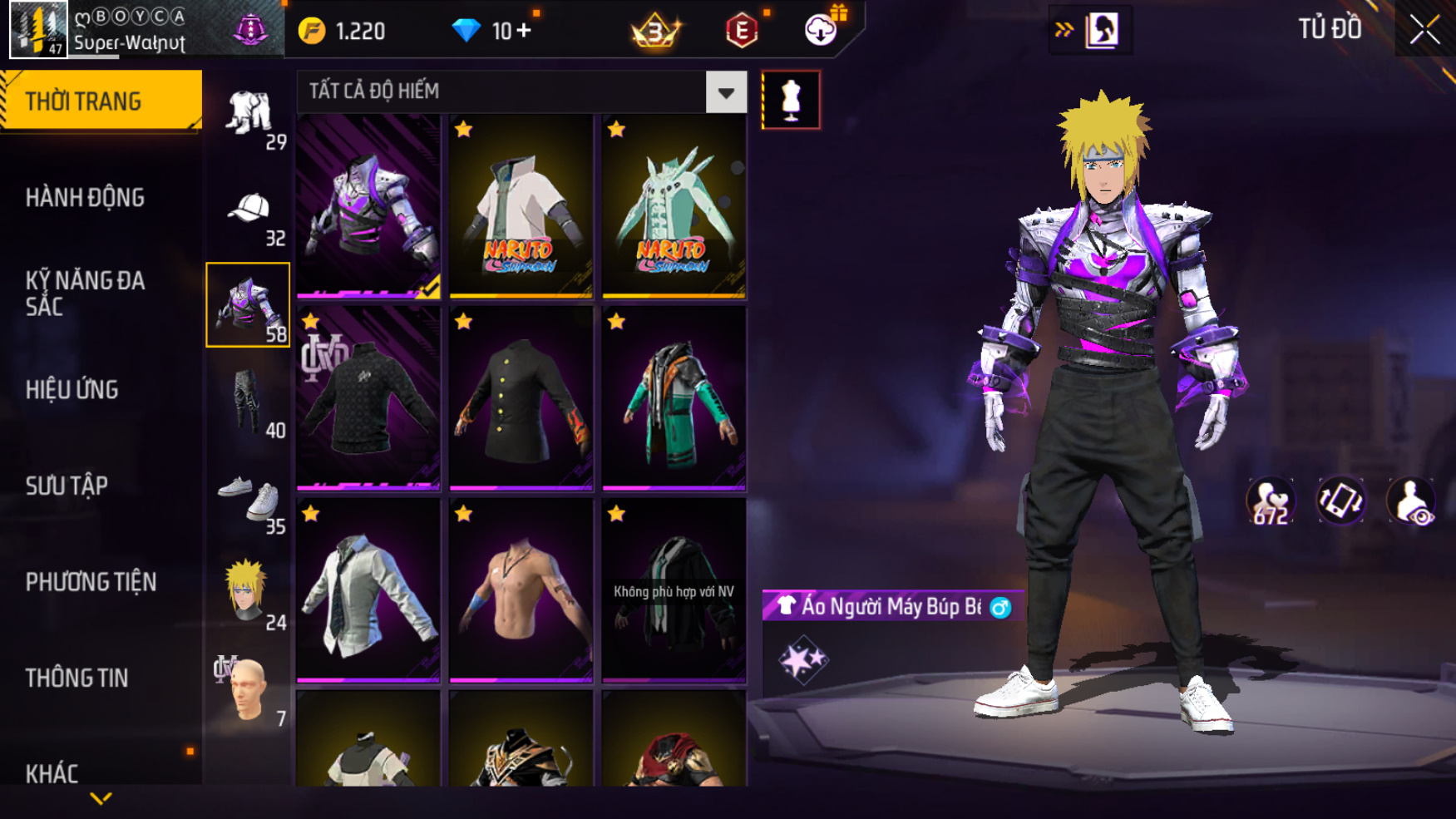The height and width of the screenshot is (819, 1456).
Task: Open the Sưu Tập section
Action: pyautogui.click(x=67, y=486)
